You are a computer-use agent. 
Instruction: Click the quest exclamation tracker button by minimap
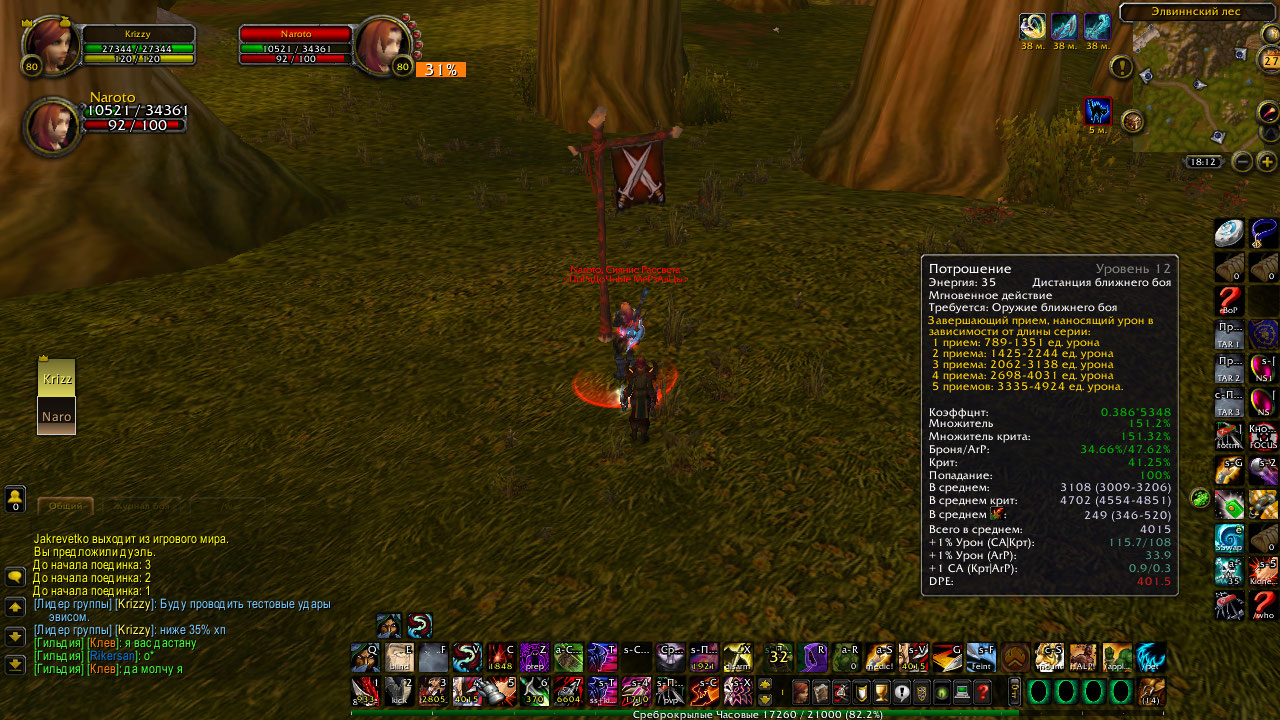(1121, 67)
